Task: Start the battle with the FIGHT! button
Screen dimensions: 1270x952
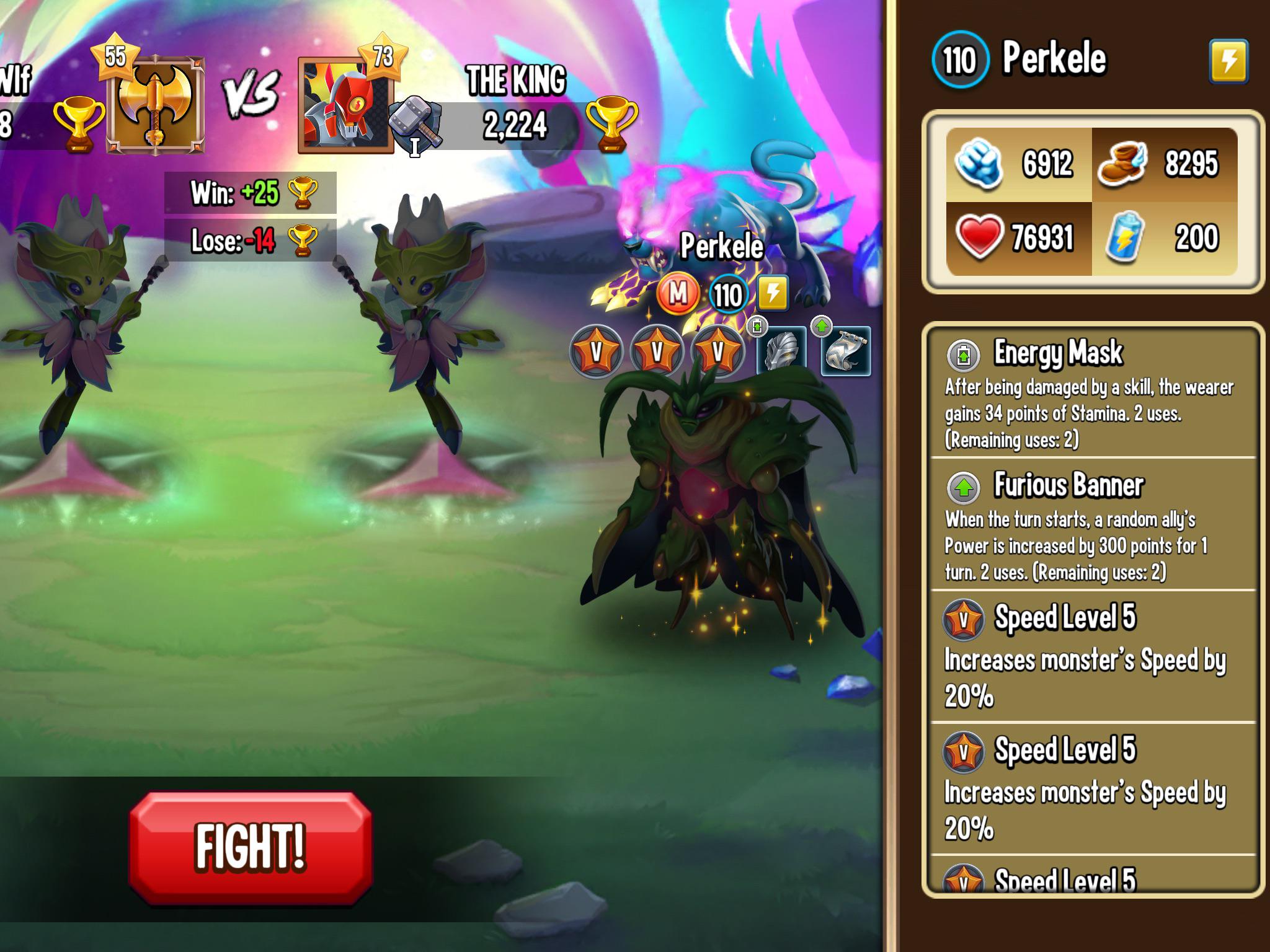Action: (x=251, y=847)
